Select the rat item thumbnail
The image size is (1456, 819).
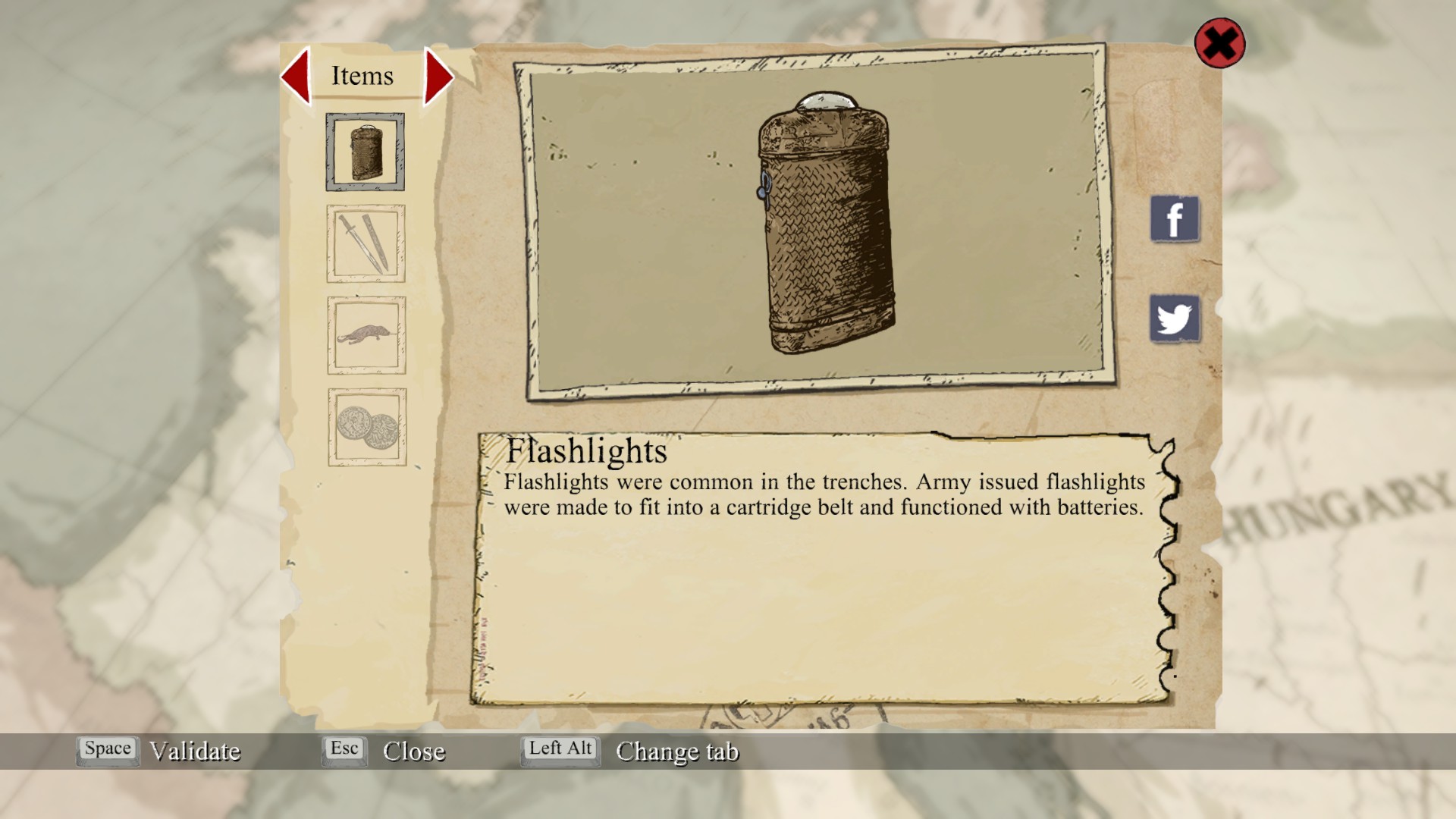click(366, 335)
